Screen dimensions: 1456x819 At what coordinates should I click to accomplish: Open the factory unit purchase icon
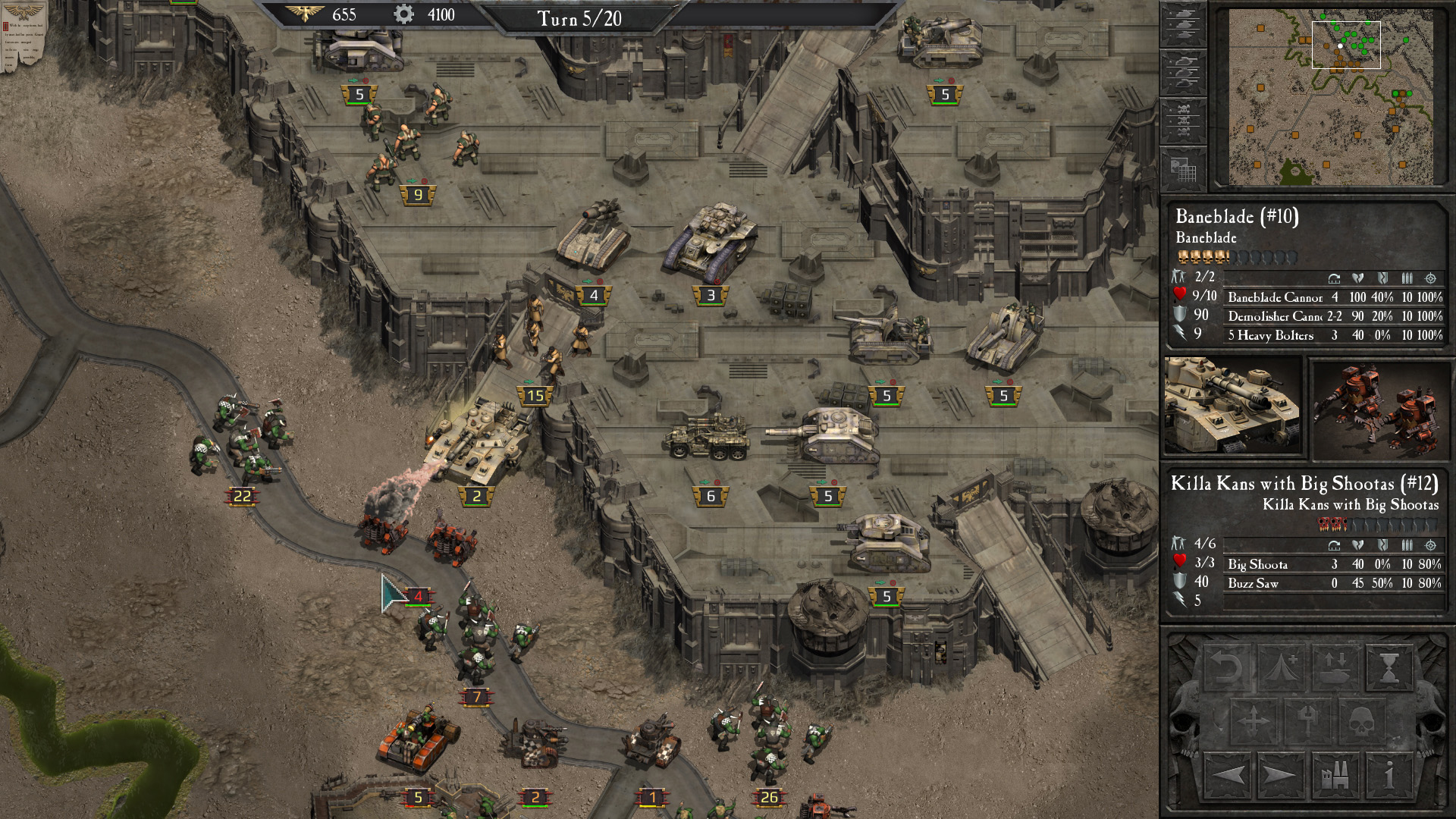pyautogui.click(x=1336, y=776)
